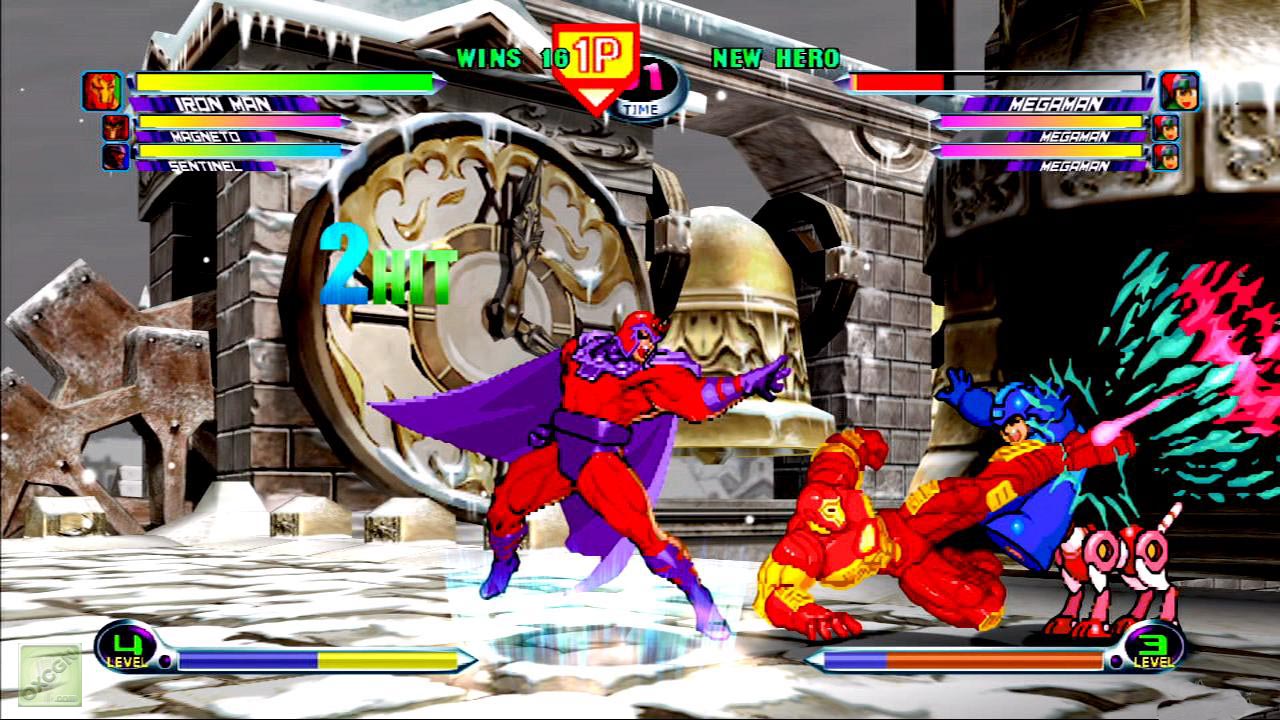
Task: Toggle Iron Man's green health bar
Action: [x=285, y=83]
